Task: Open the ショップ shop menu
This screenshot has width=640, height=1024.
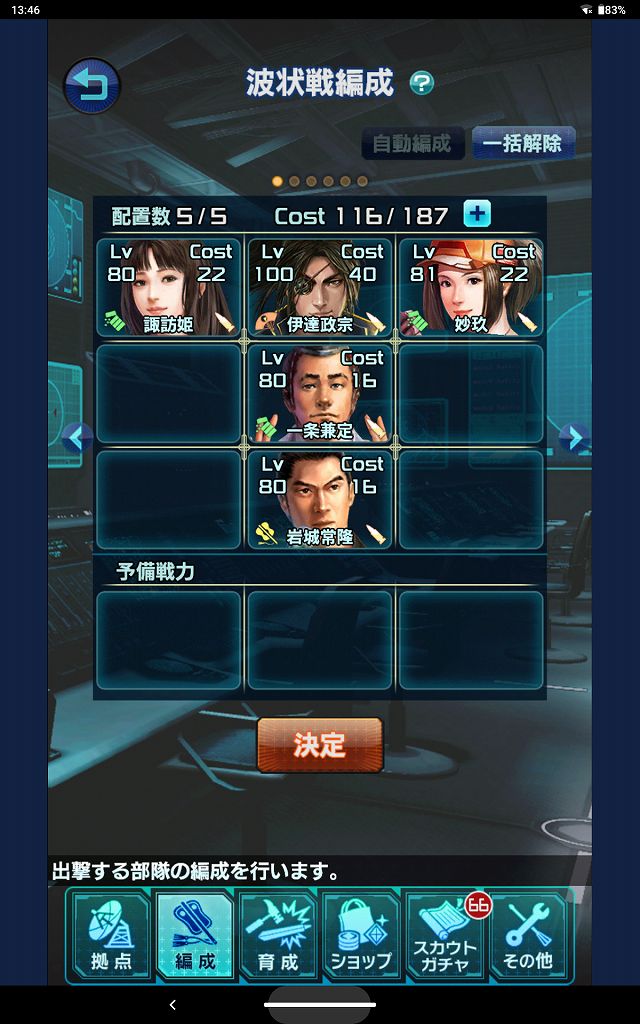Action: pos(361,937)
